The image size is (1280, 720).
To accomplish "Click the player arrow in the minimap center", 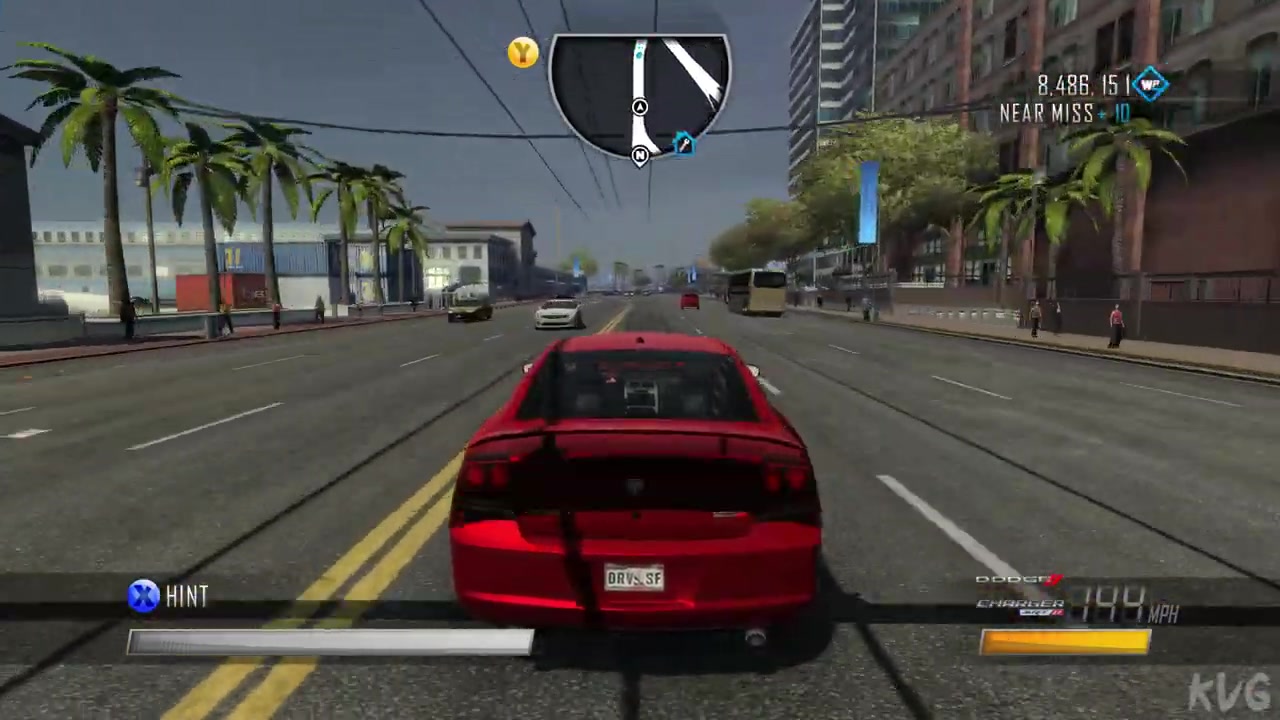I will click(640, 107).
